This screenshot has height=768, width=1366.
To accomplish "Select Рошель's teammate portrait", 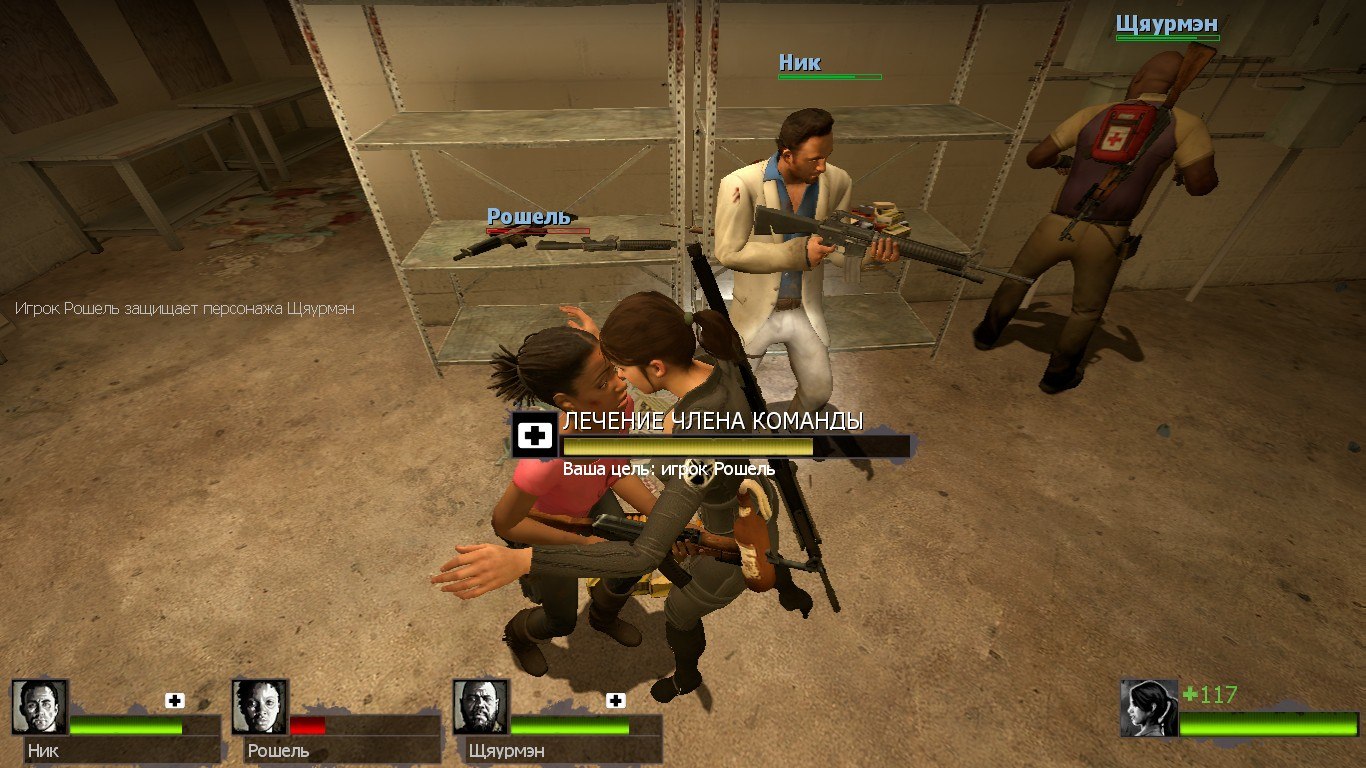I will click(x=260, y=707).
